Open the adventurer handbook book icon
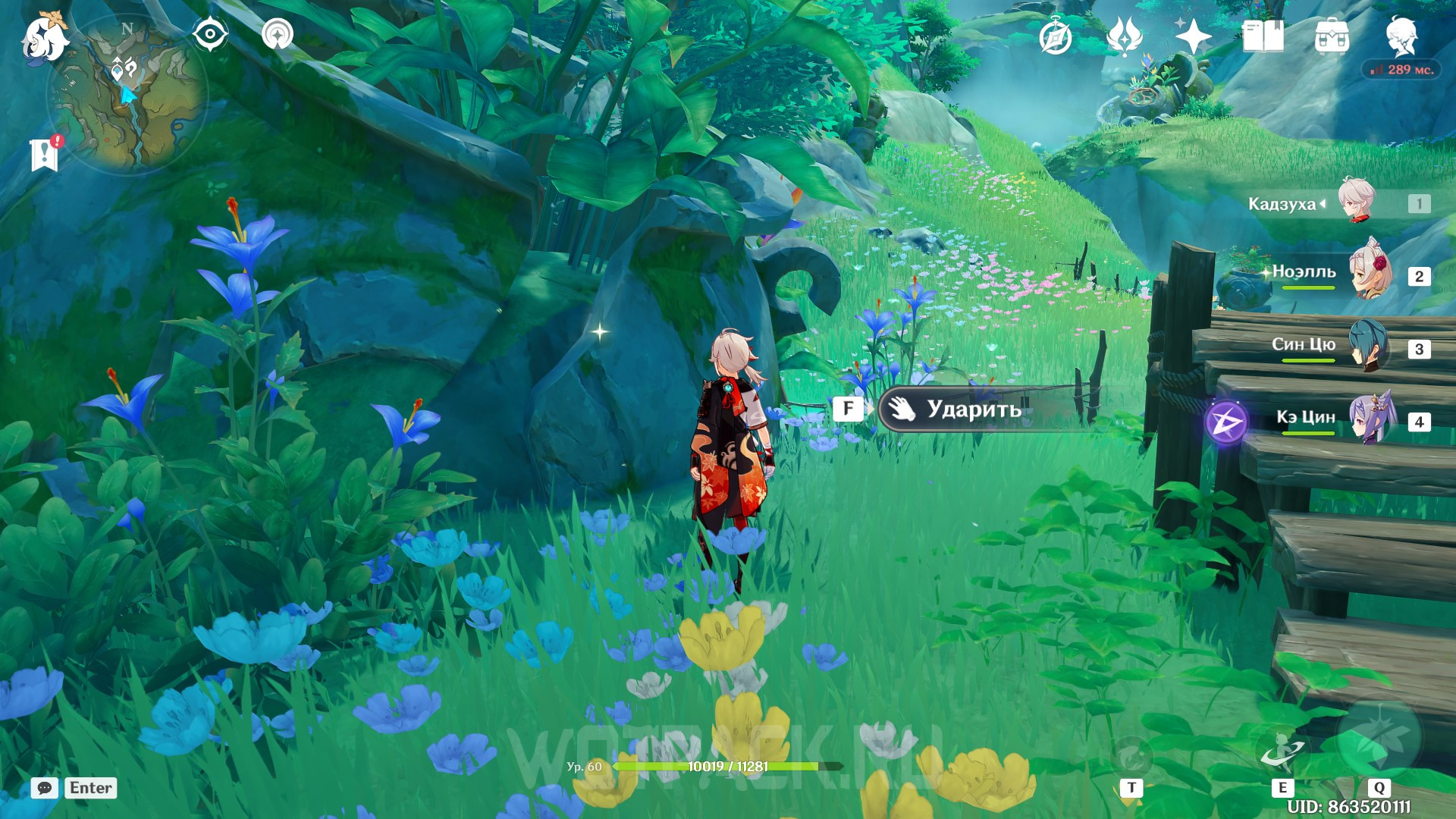 point(1263,36)
